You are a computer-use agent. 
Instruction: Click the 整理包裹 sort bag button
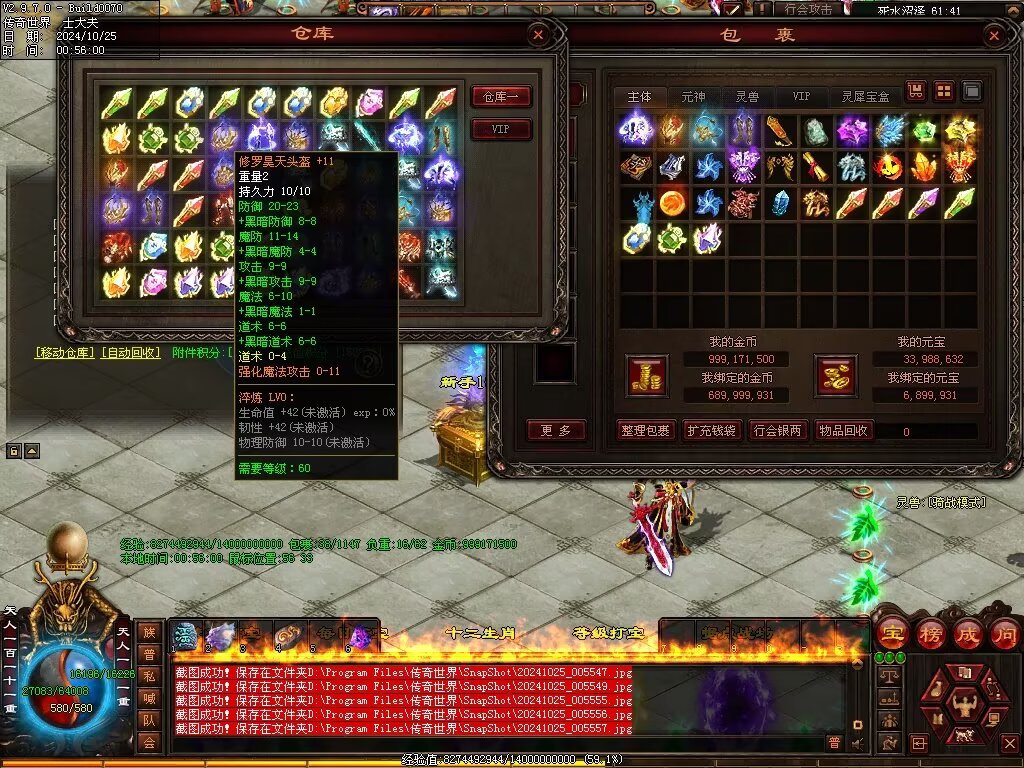coord(644,430)
